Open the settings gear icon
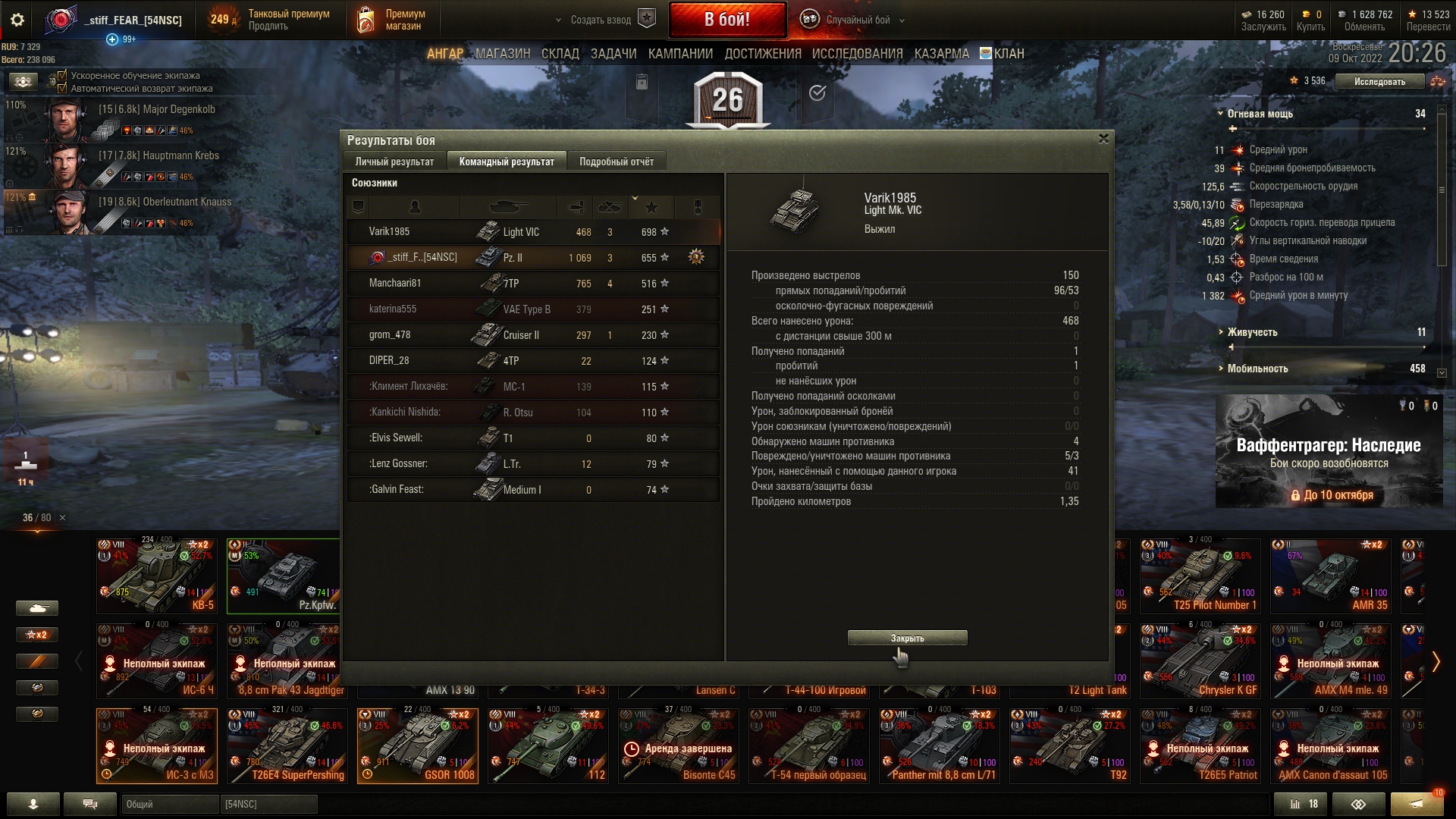This screenshot has width=1456, height=819. coord(17,20)
